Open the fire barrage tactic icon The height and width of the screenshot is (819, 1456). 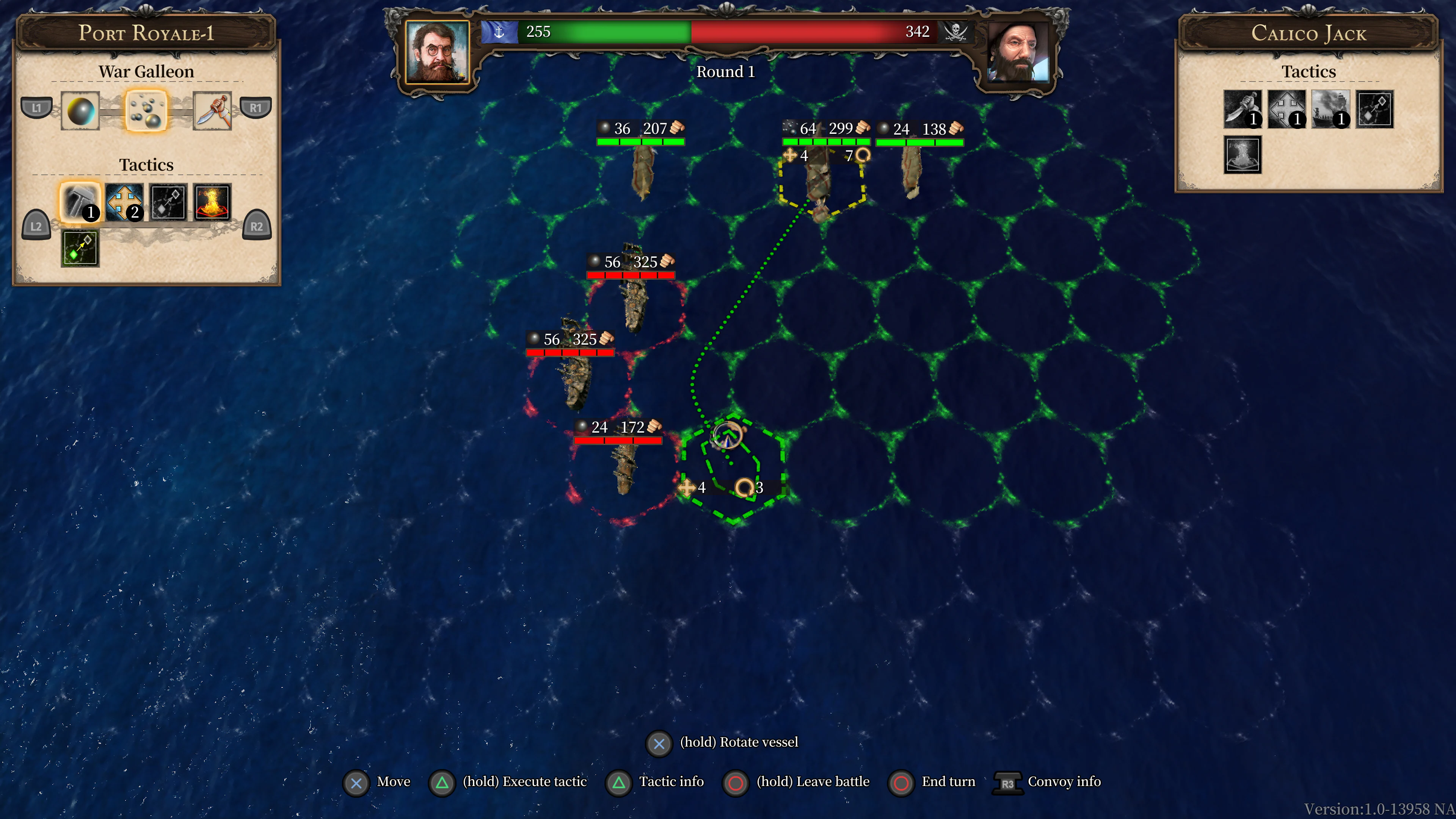(212, 202)
